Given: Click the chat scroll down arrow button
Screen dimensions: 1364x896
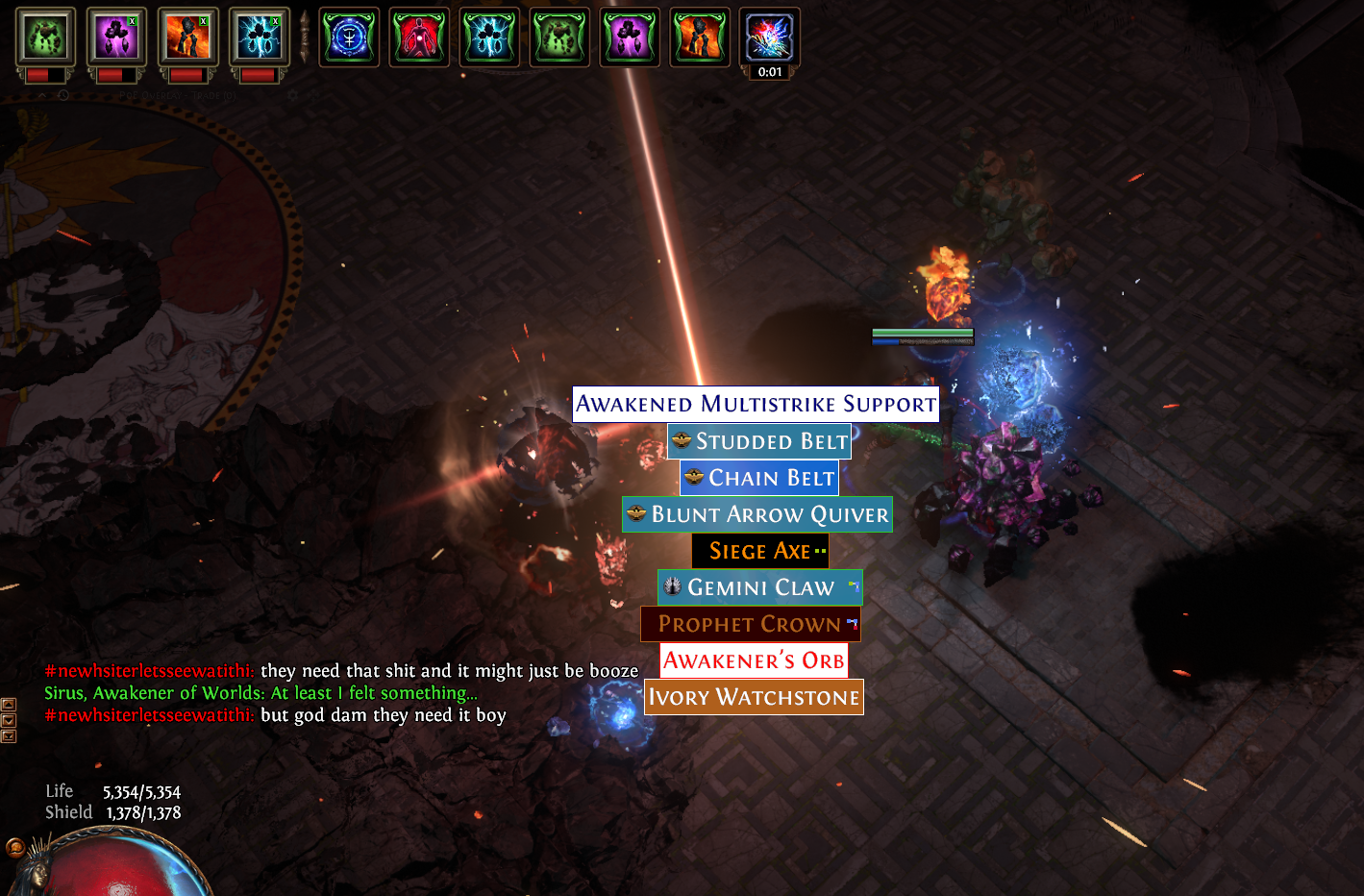Looking at the screenshot, I should 9,720.
